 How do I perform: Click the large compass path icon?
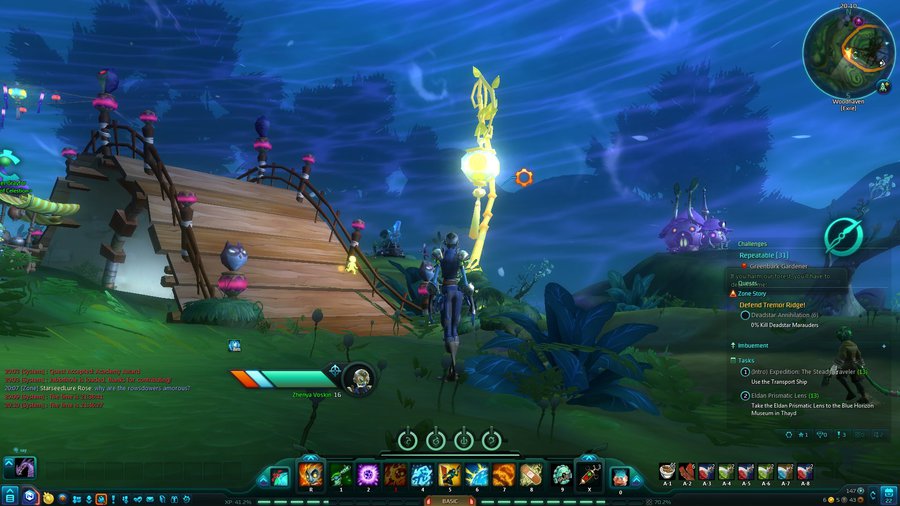pyautogui.click(x=845, y=236)
